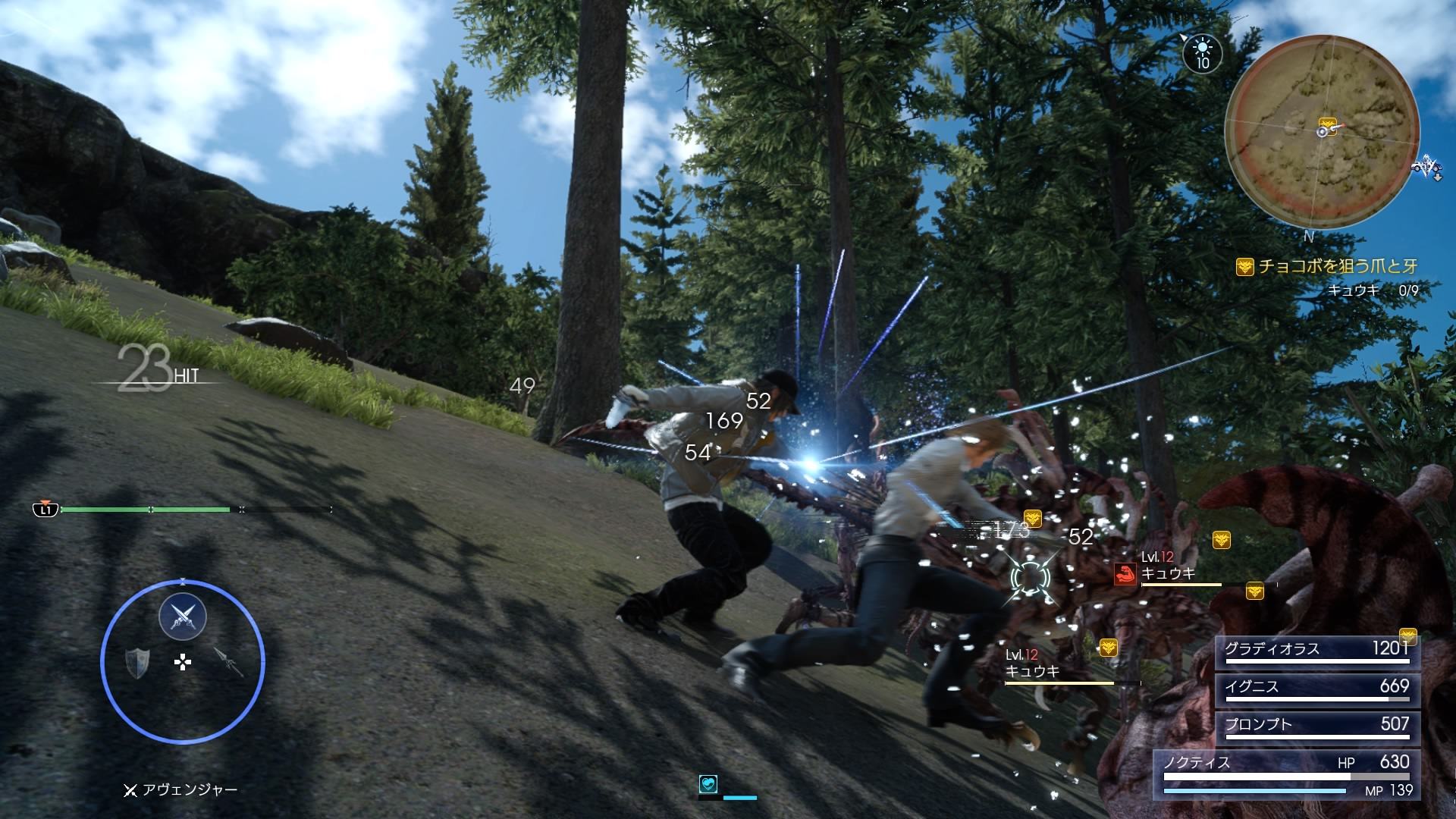This screenshot has width=1456, height=819.
Task: Click the heart status effect icon
Action: coord(708,784)
